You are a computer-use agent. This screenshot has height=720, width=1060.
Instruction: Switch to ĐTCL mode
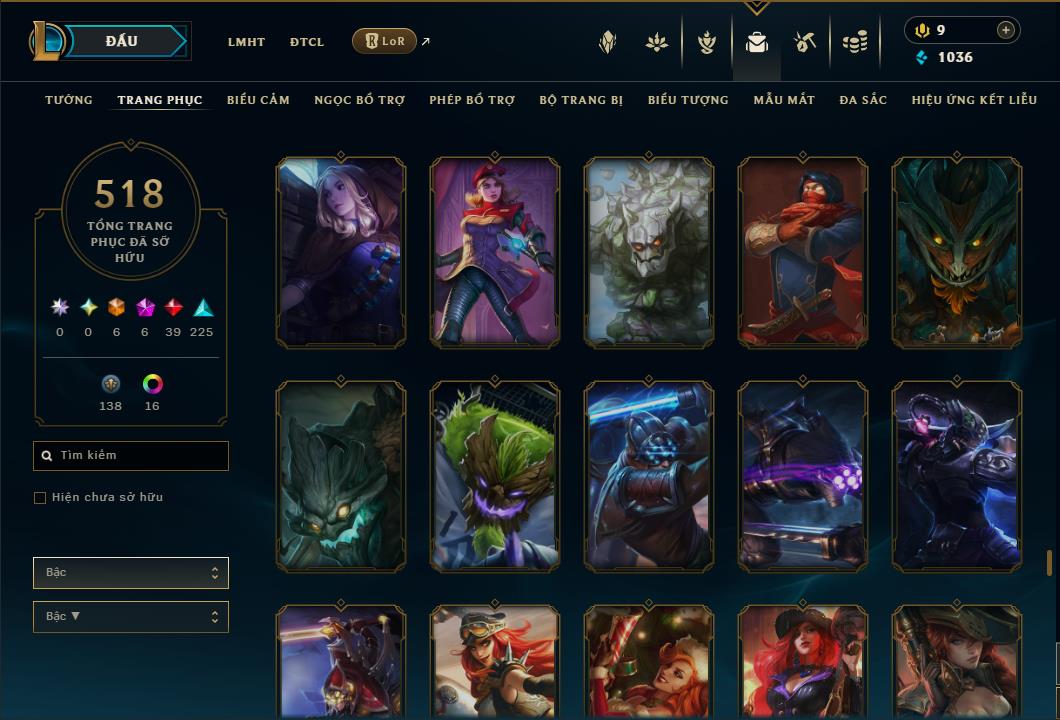pos(307,42)
